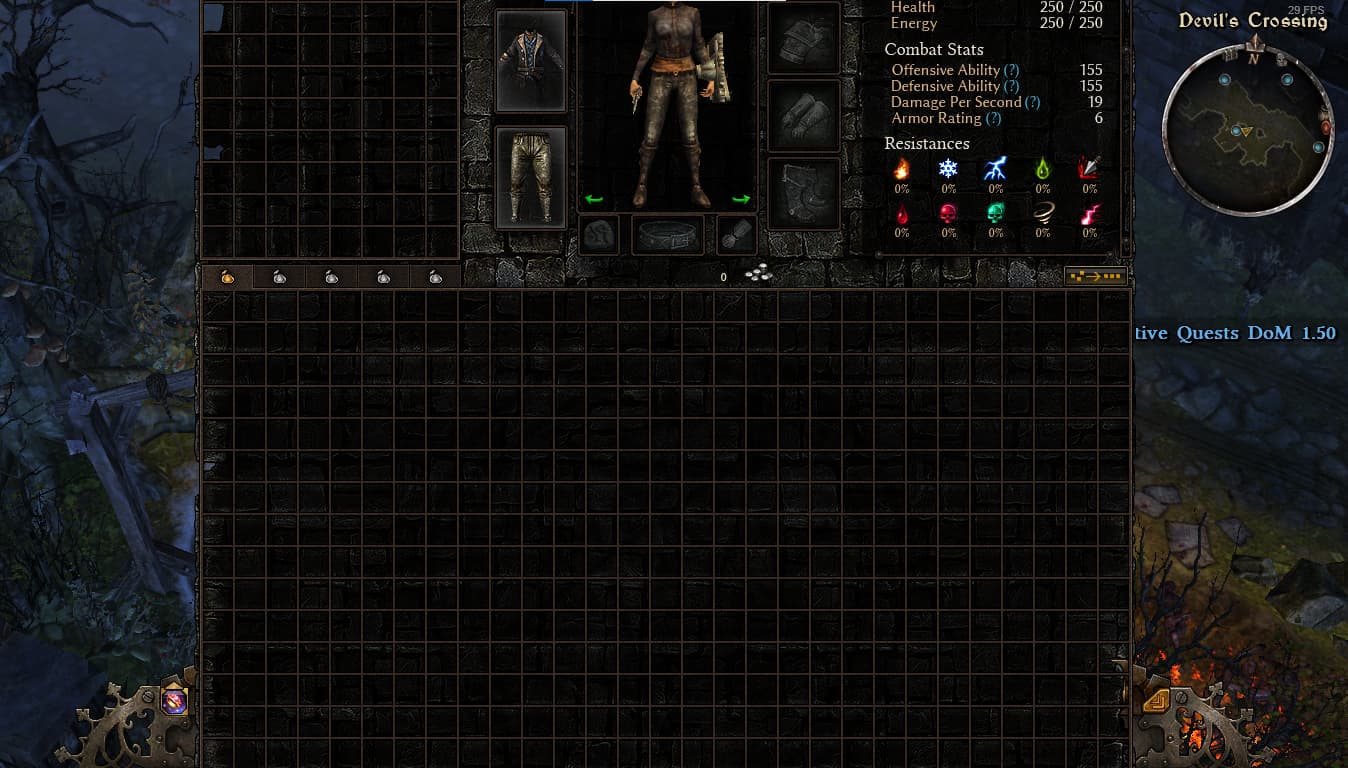Select the fire resistance flame icon
Screen dimensions: 1348x768
point(902,168)
